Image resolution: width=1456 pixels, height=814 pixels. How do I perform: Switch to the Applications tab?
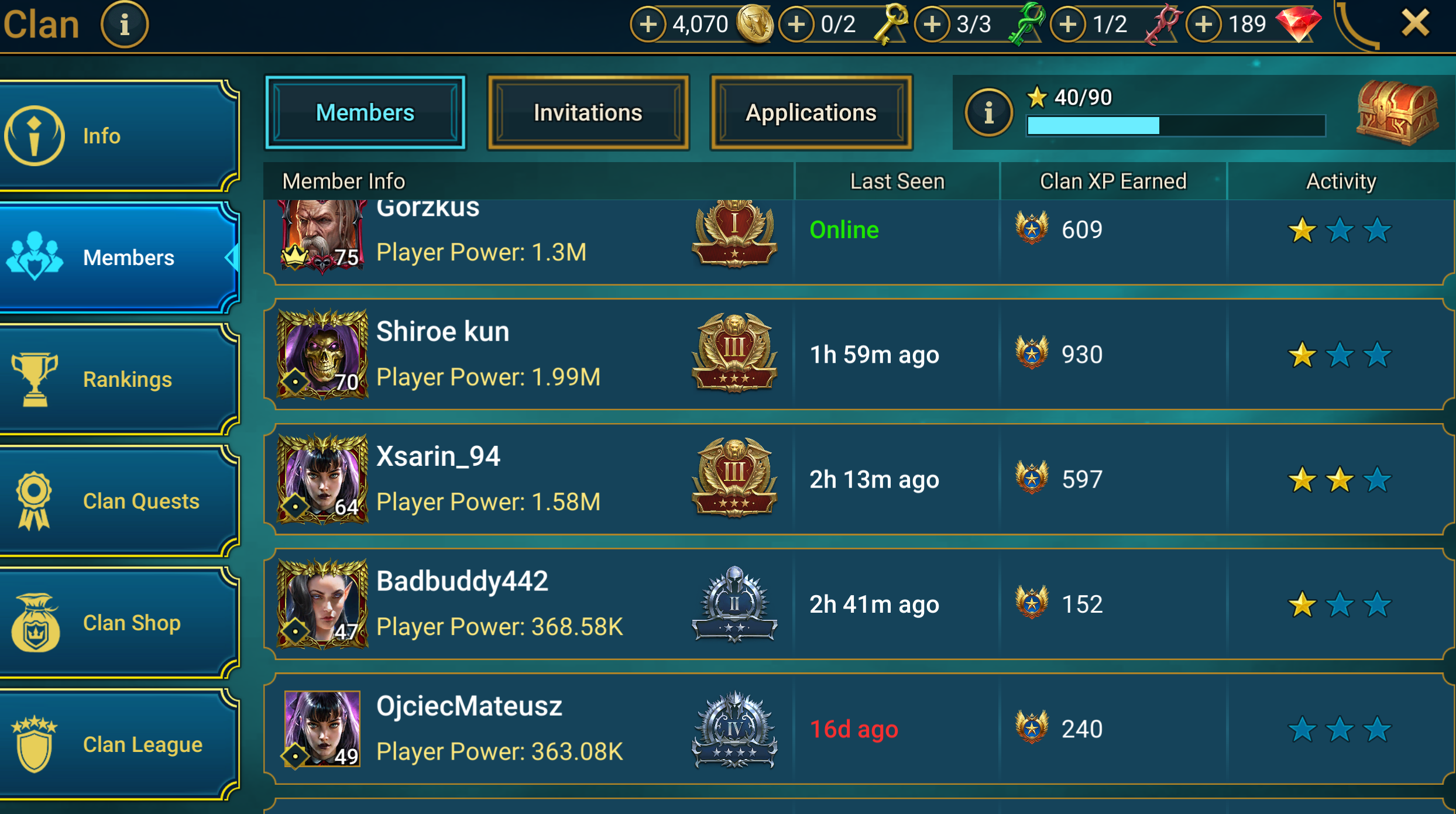[811, 112]
